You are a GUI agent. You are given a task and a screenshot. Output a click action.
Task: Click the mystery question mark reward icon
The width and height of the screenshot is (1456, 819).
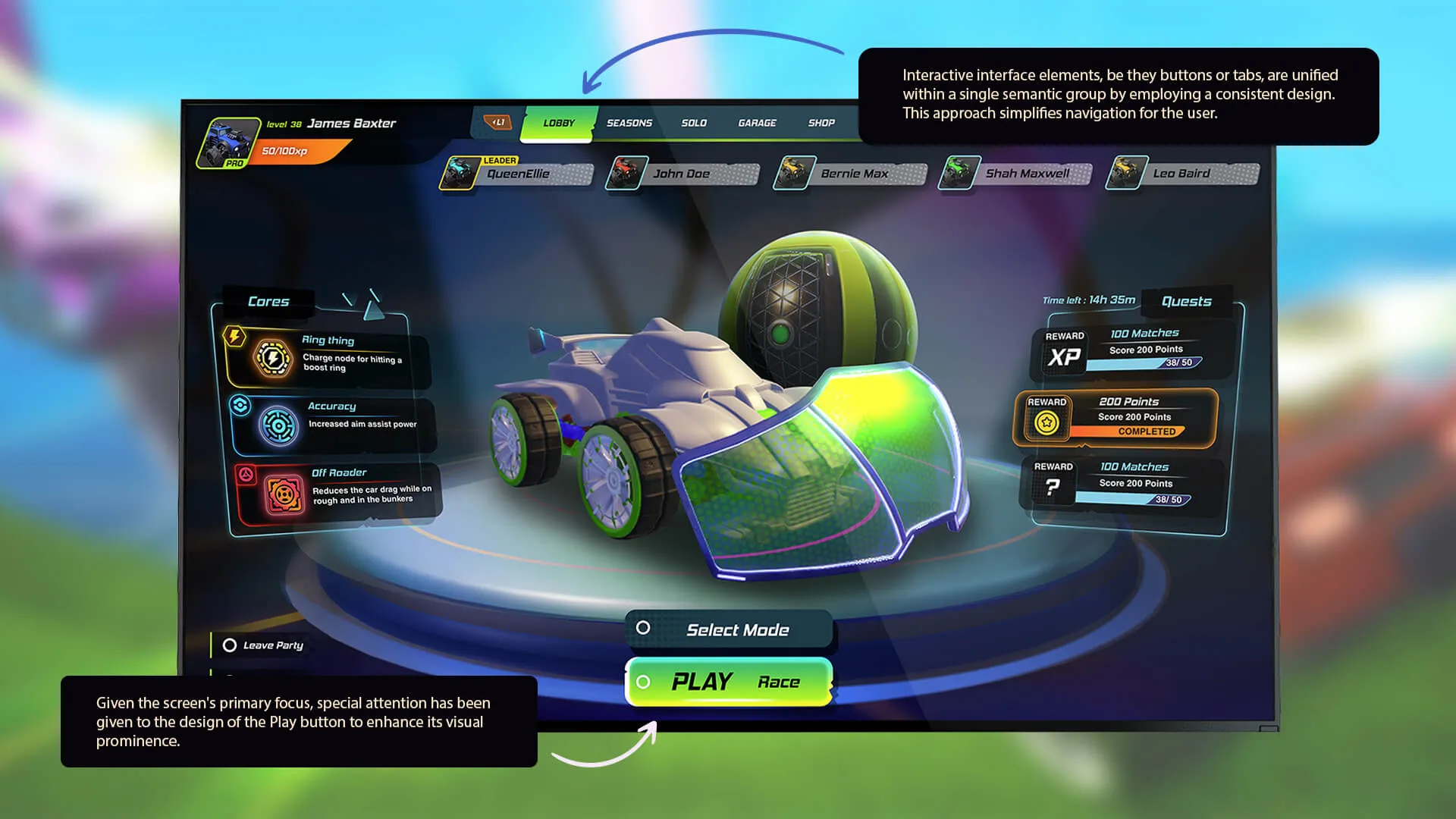coord(1053,485)
